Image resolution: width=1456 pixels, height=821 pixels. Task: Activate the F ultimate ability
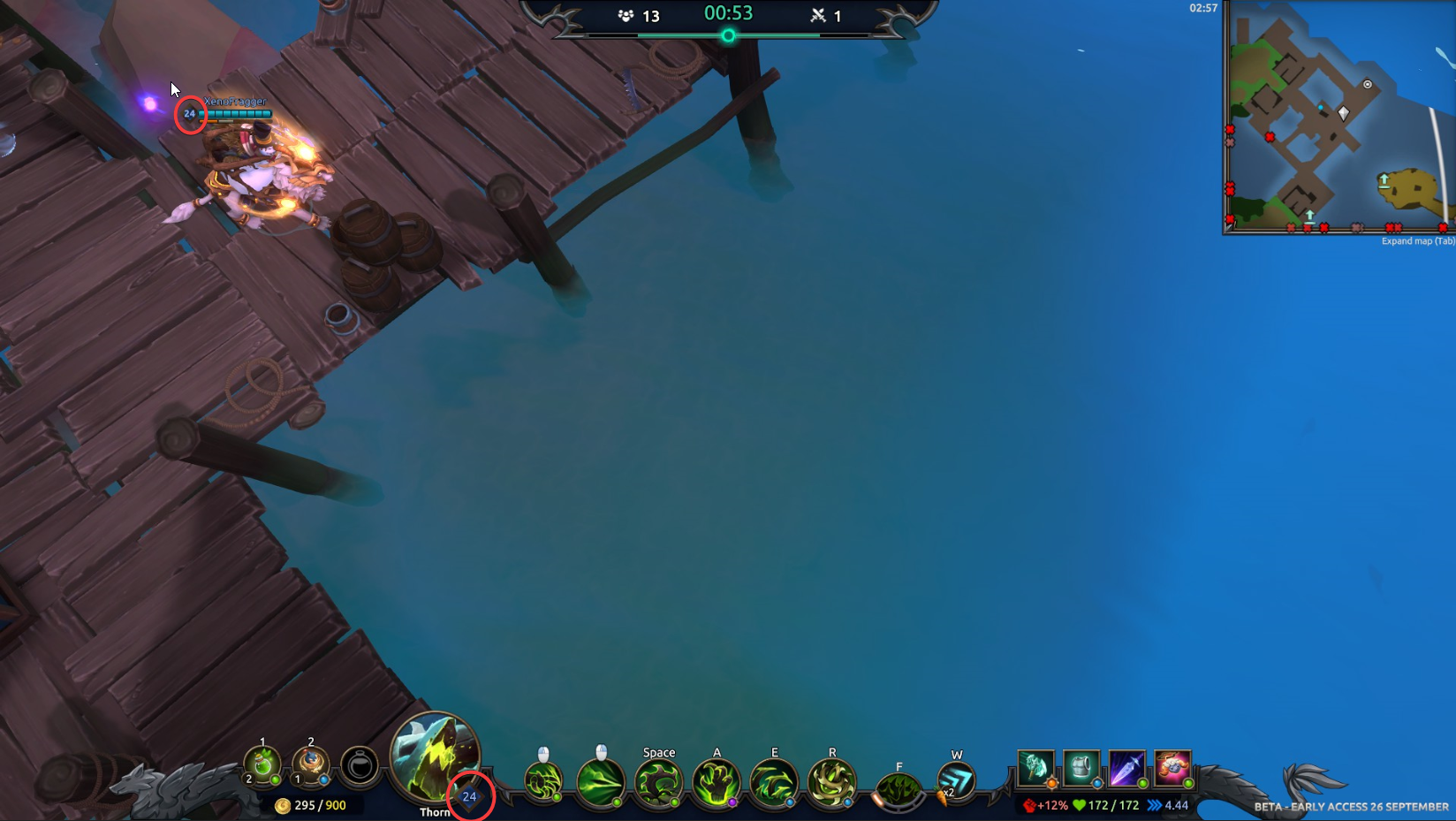[x=899, y=788]
